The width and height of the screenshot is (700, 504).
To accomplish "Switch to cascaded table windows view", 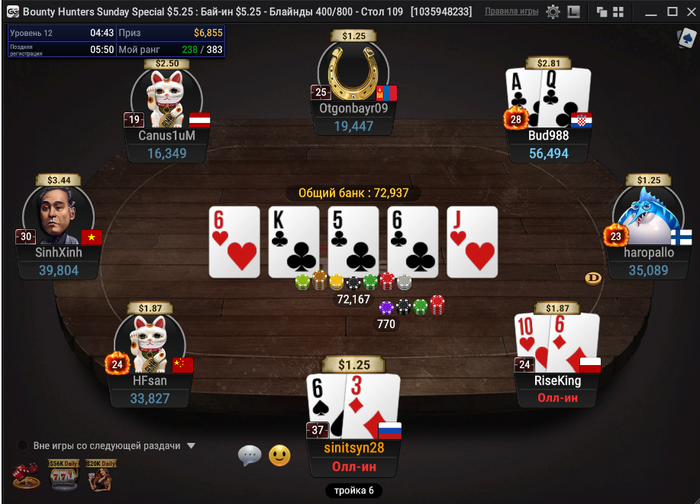I will pos(602,12).
